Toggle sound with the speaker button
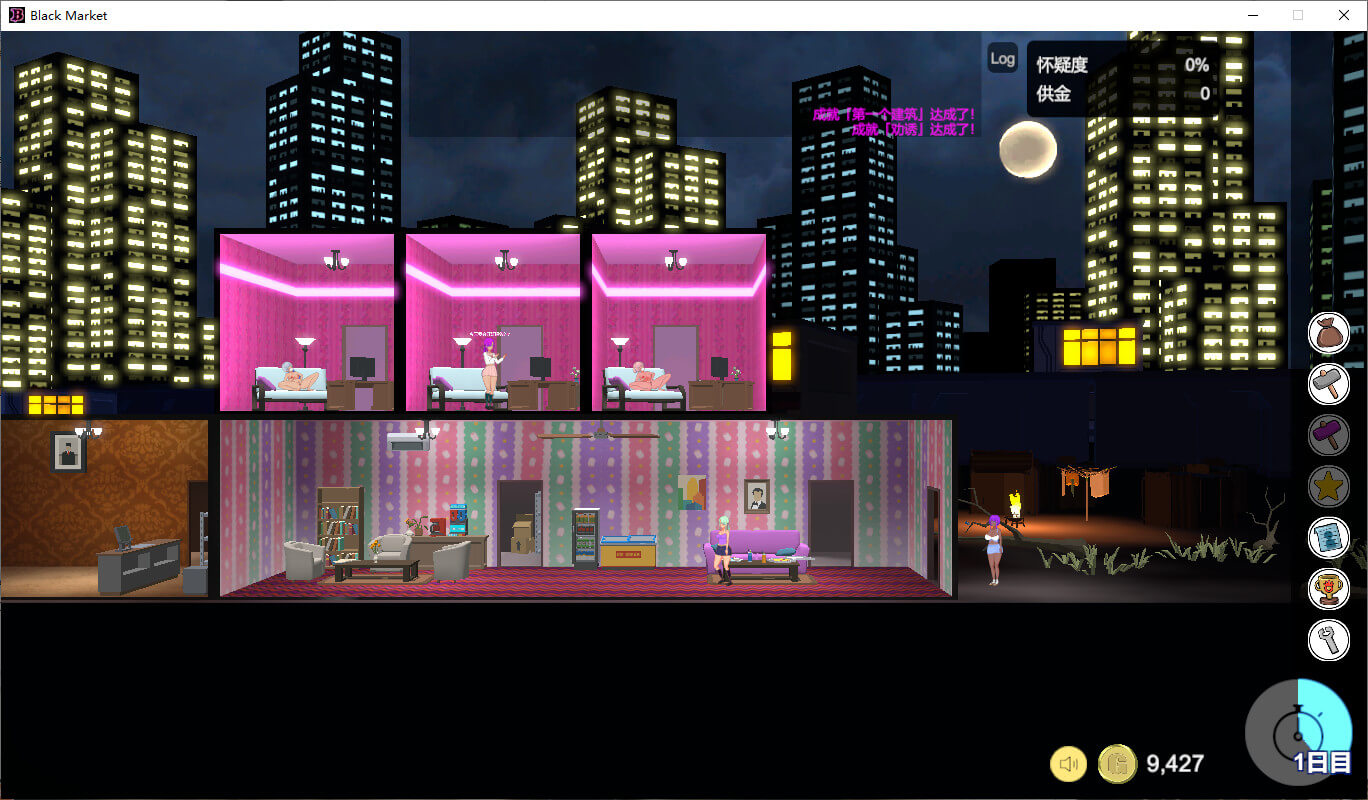Image resolution: width=1368 pixels, height=800 pixels. (x=1069, y=764)
